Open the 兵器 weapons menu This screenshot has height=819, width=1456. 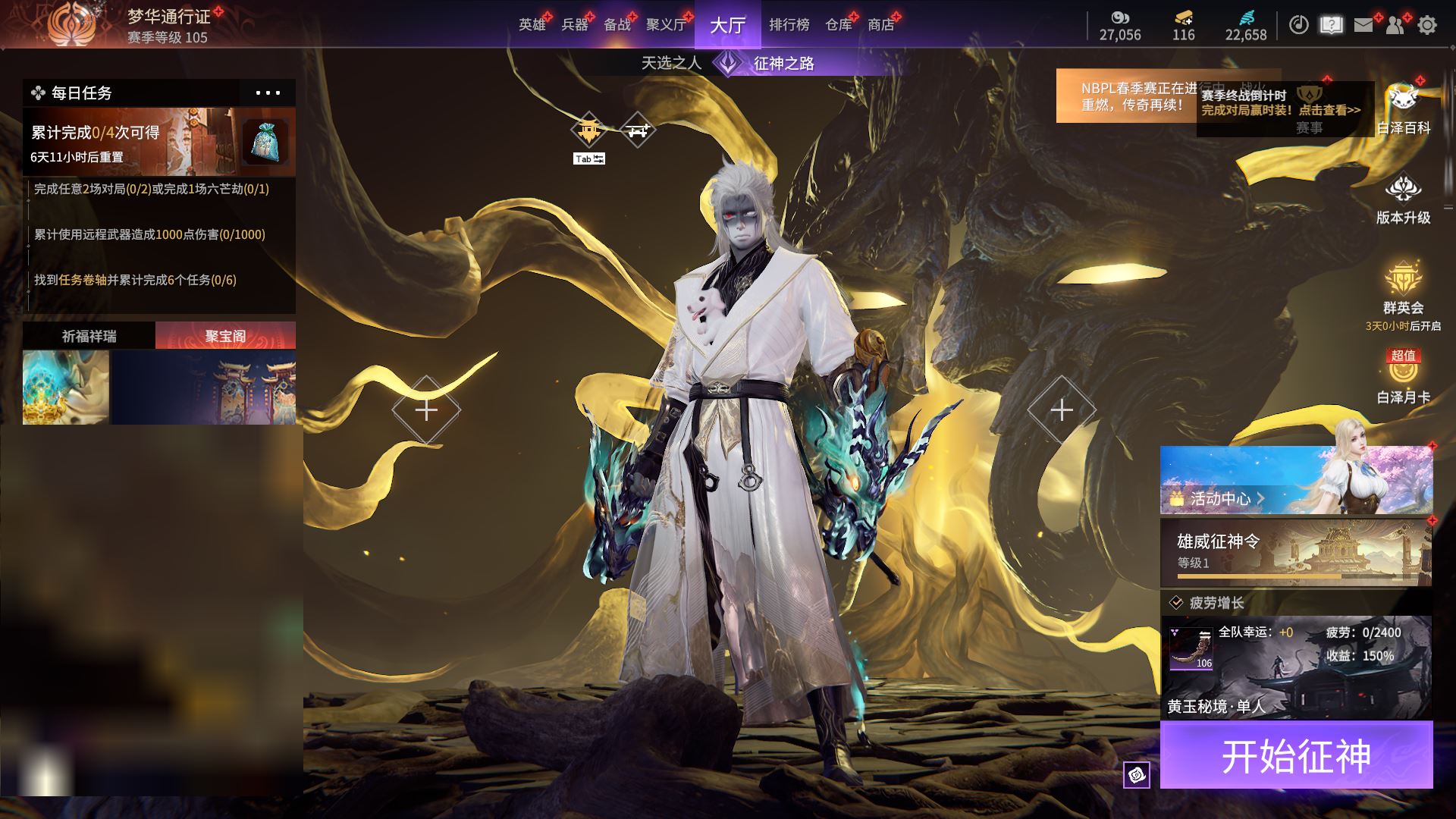coord(575,25)
